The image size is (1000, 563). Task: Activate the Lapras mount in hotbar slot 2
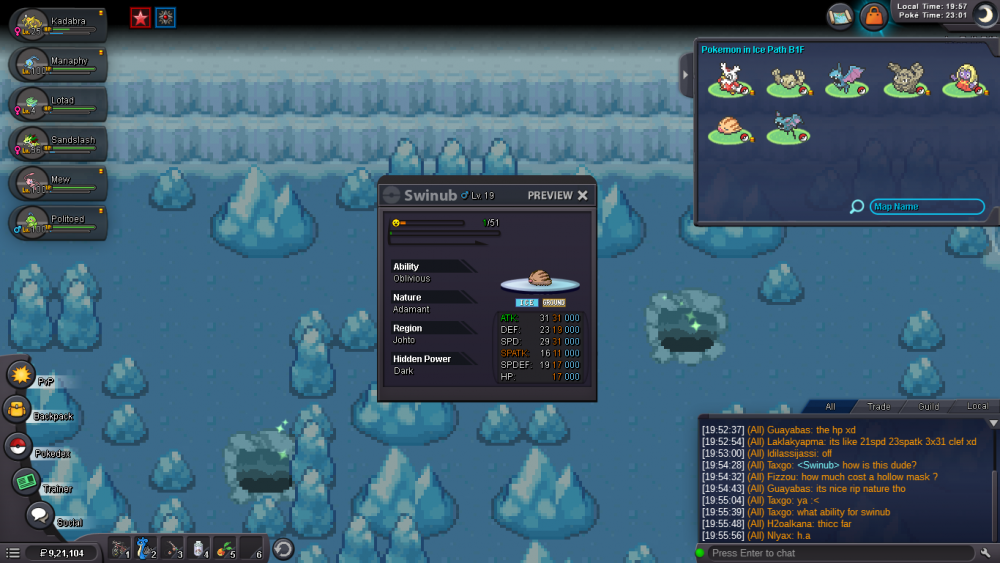tap(146, 549)
